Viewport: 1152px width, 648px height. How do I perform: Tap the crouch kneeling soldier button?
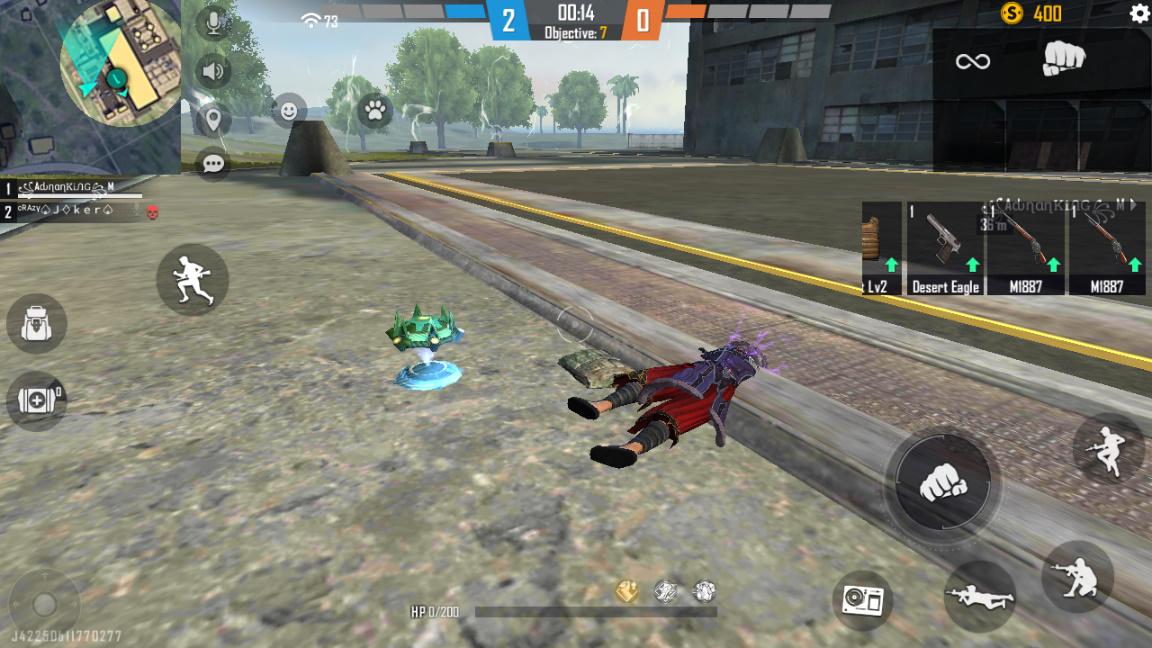(x=1077, y=576)
